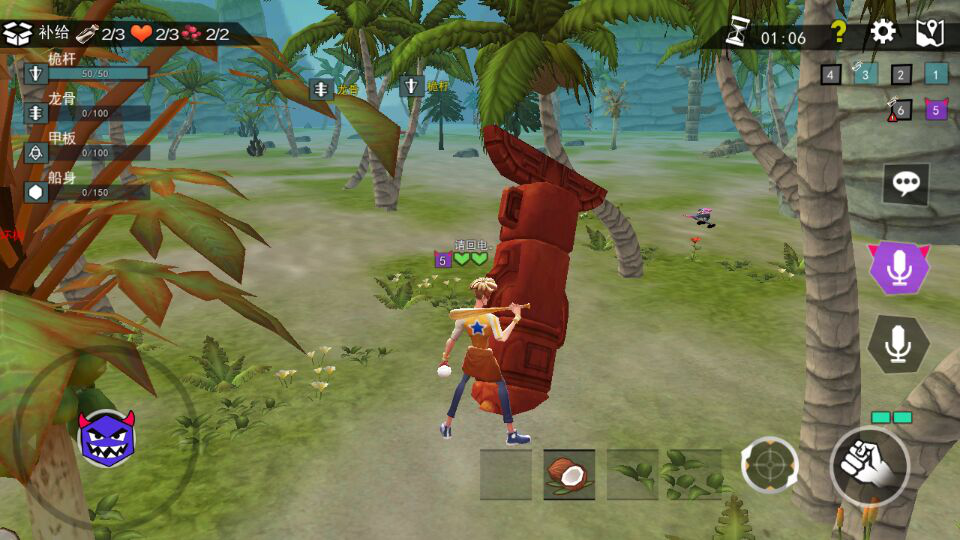960x540 pixels.
Task: Toggle the purple devil voice chat microphone
Action: [x=899, y=267]
